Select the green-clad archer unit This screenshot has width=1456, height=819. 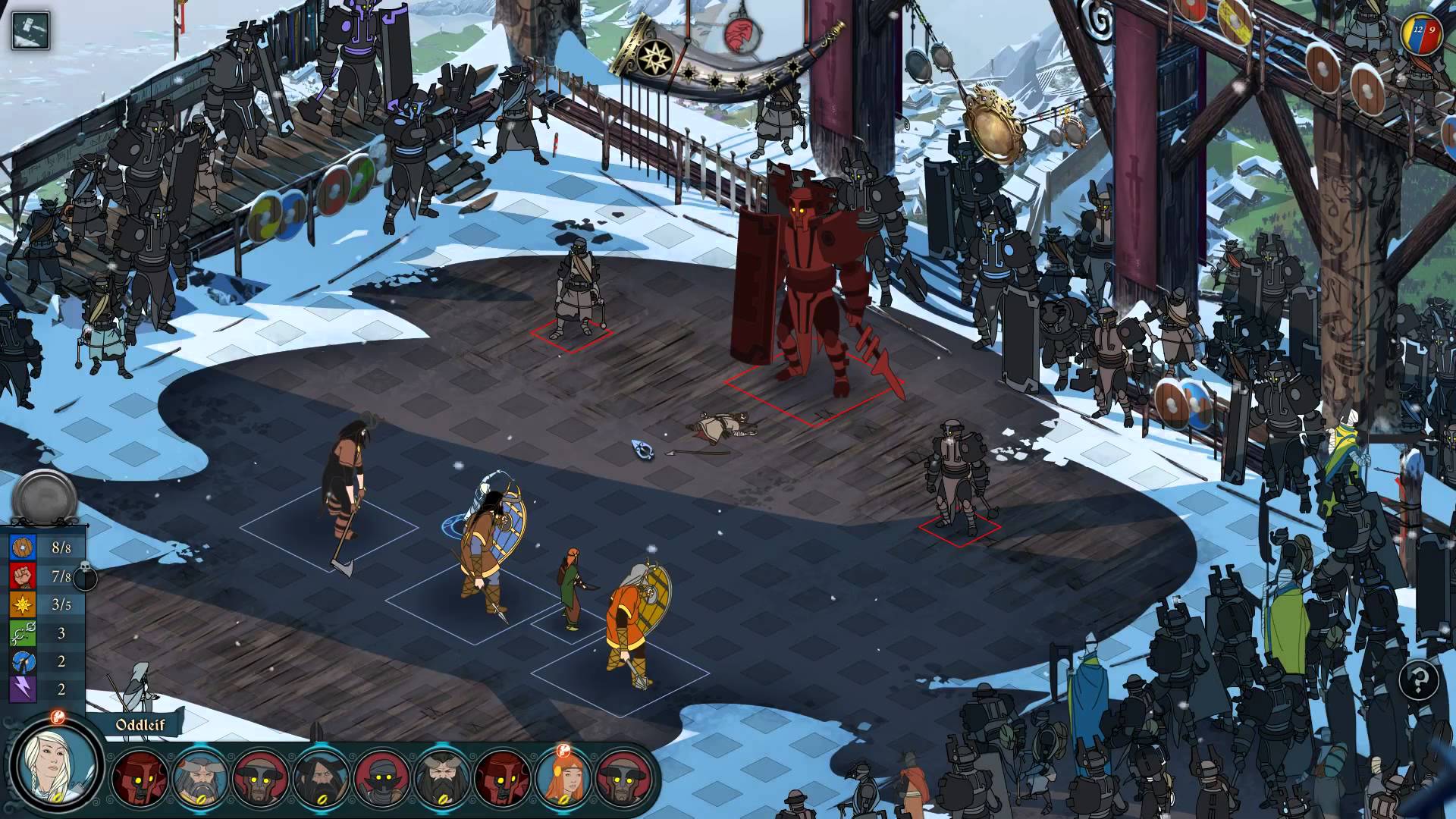pyautogui.click(x=572, y=588)
